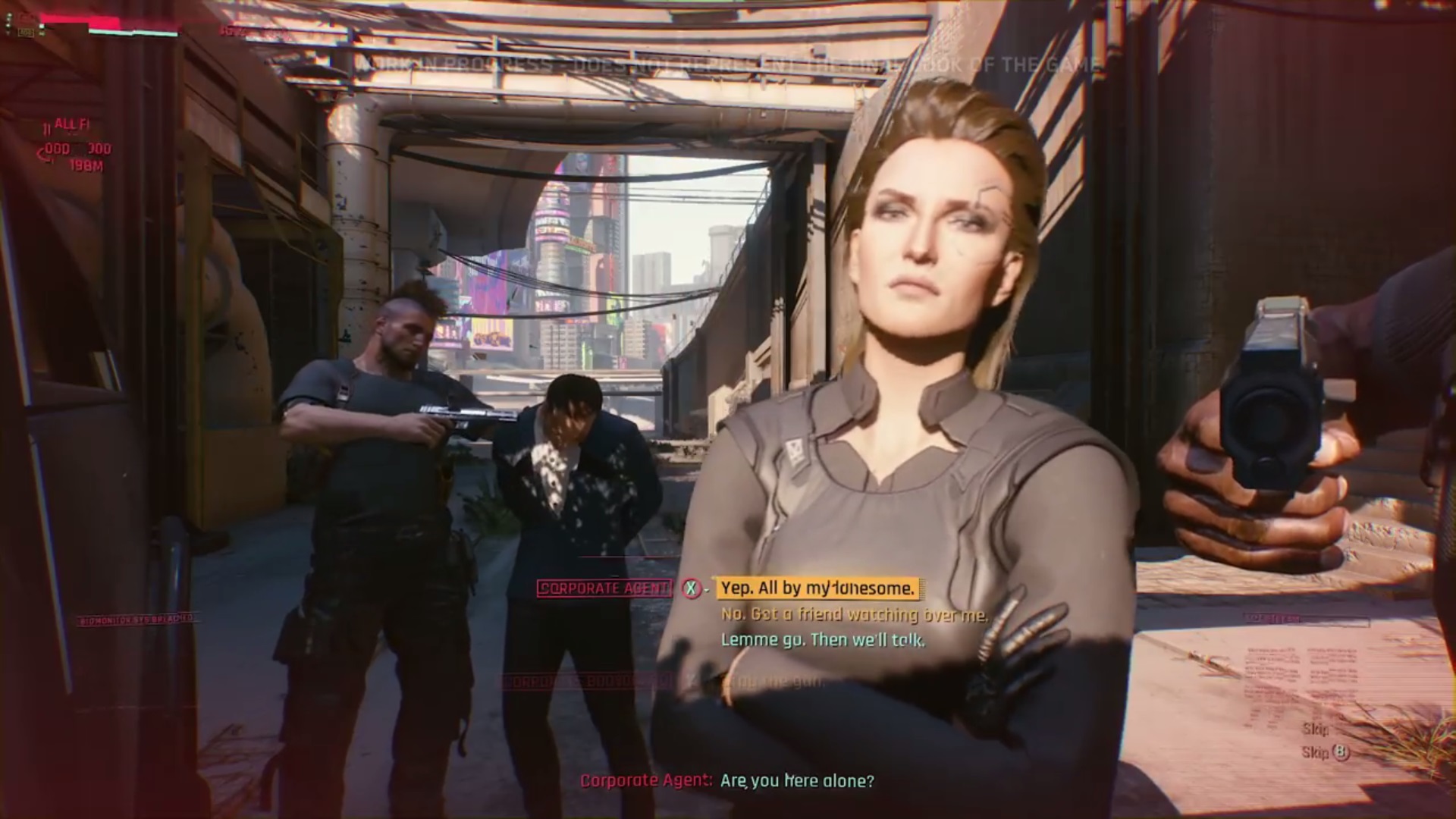Select the boxed stat chip icon top left
The width and height of the screenshot is (1456, 819).
(26, 31)
